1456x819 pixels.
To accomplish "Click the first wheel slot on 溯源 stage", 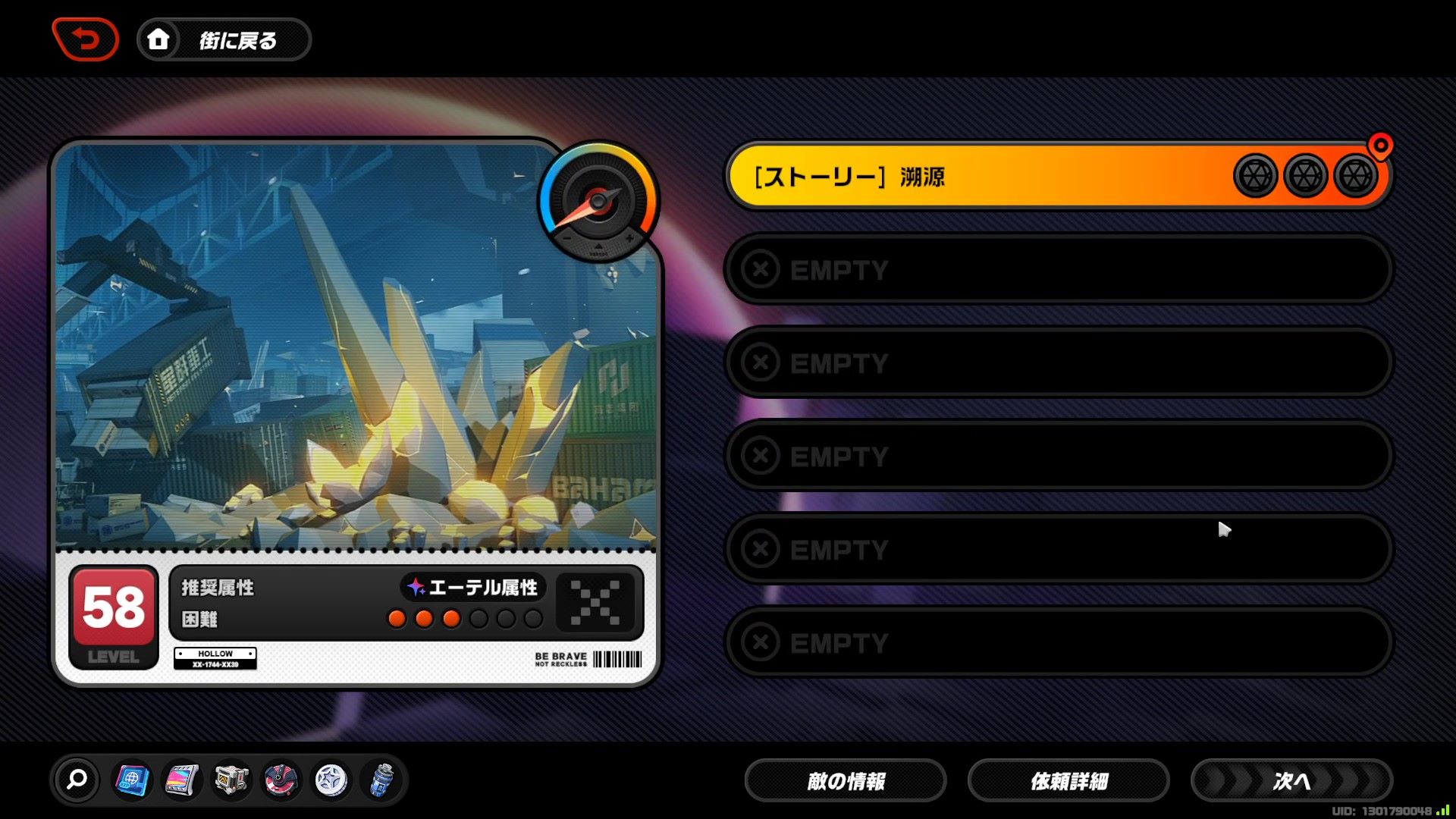I will point(1255,174).
